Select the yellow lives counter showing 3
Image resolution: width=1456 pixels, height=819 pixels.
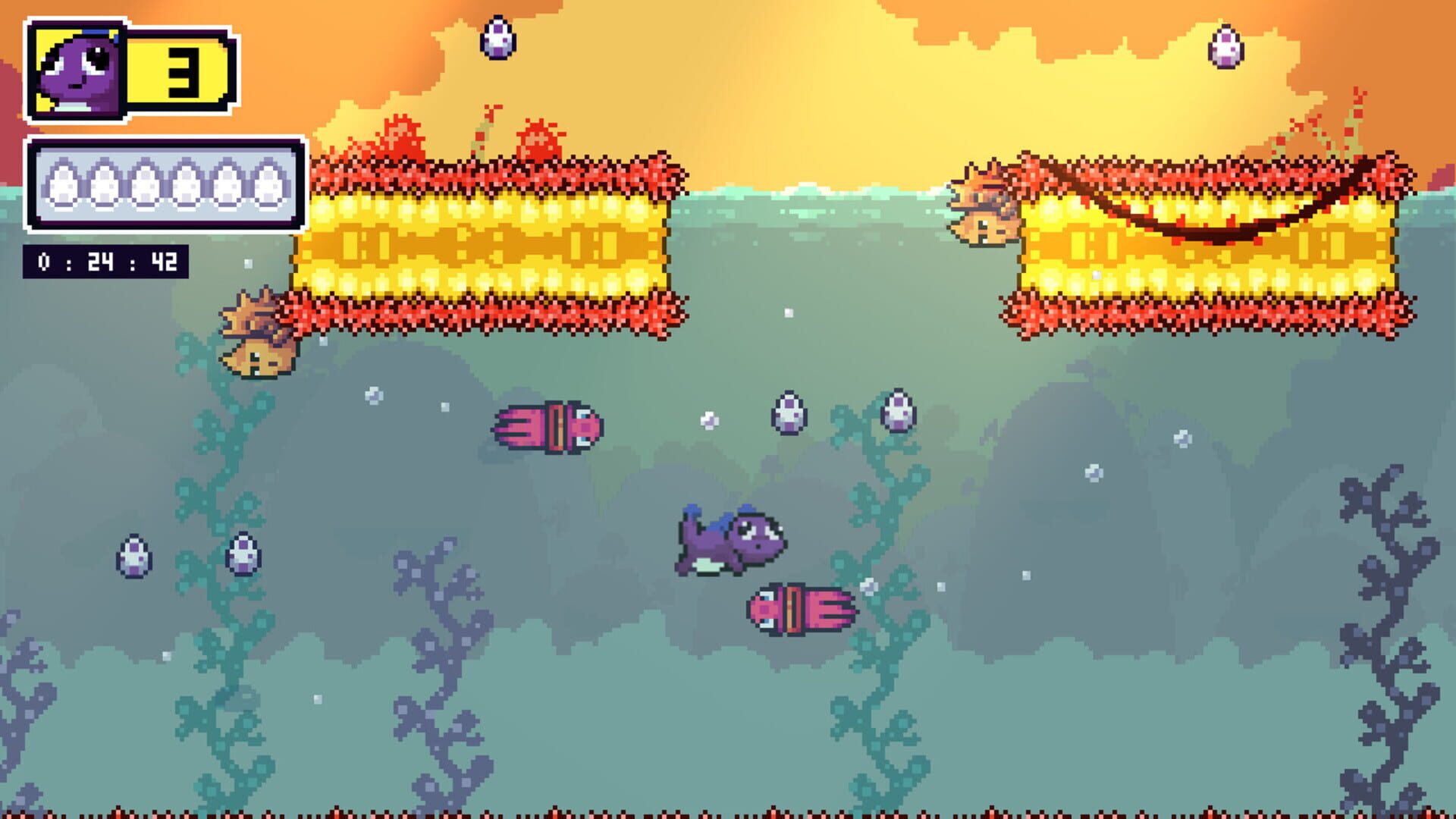click(178, 64)
